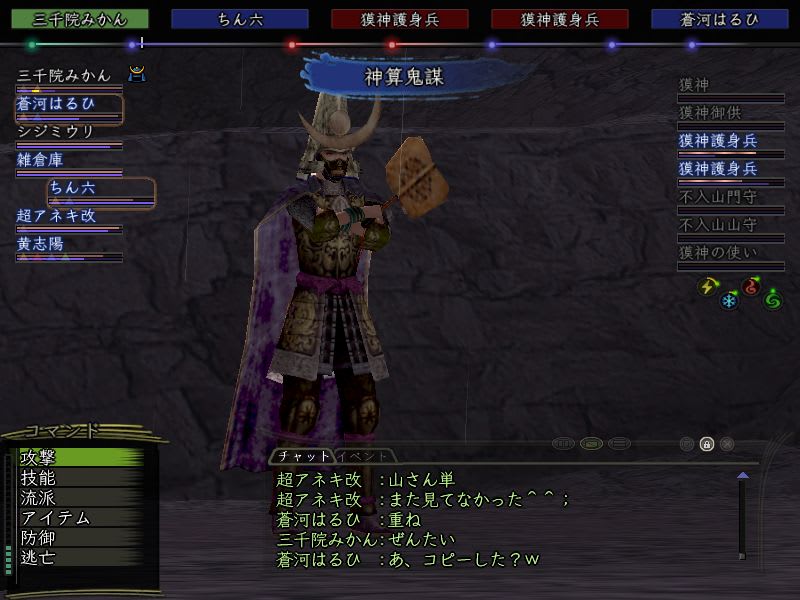
Task: Select party member 雑倉庫
Action: coord(40,159)
